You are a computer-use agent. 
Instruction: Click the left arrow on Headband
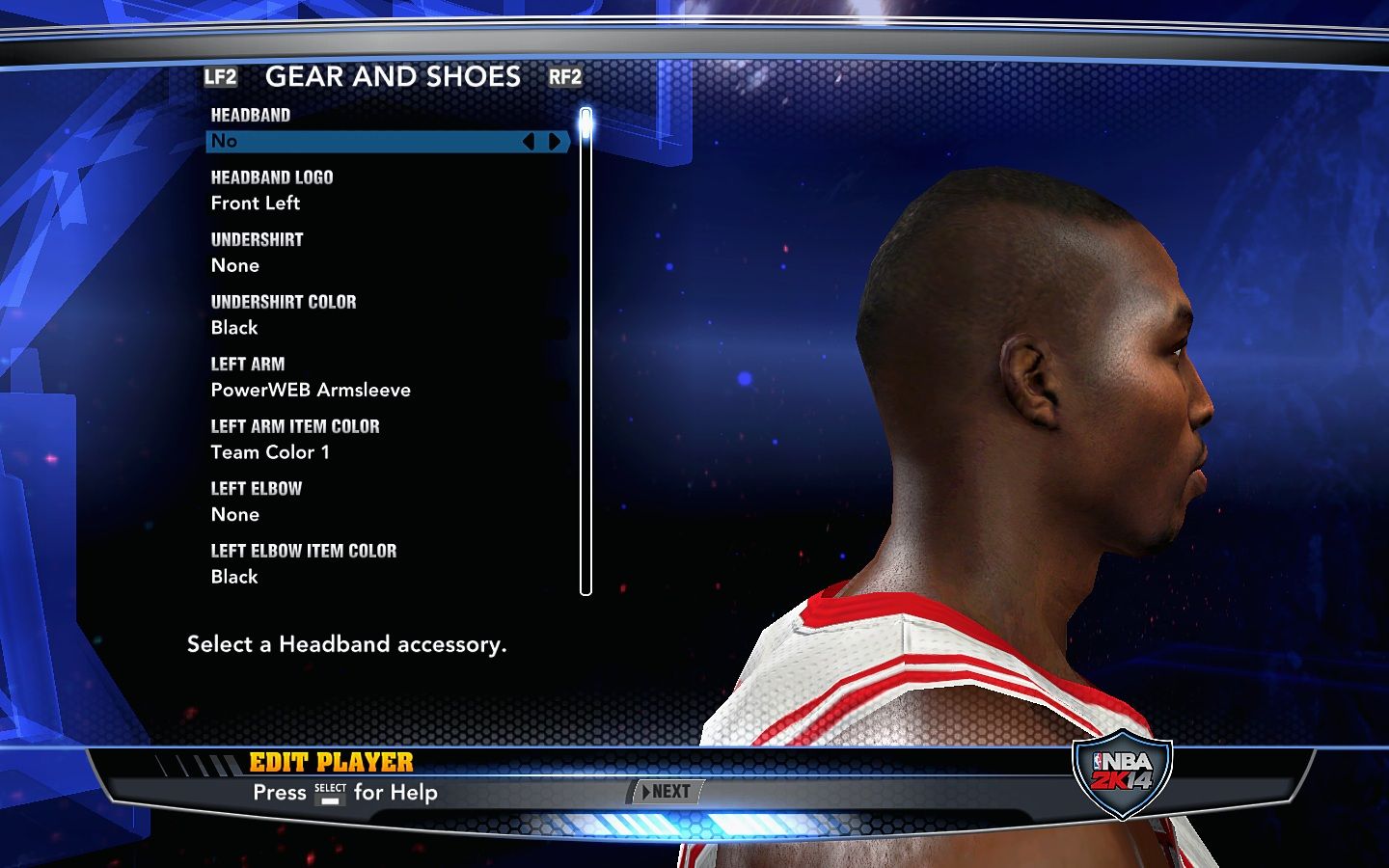click(528, 142)
